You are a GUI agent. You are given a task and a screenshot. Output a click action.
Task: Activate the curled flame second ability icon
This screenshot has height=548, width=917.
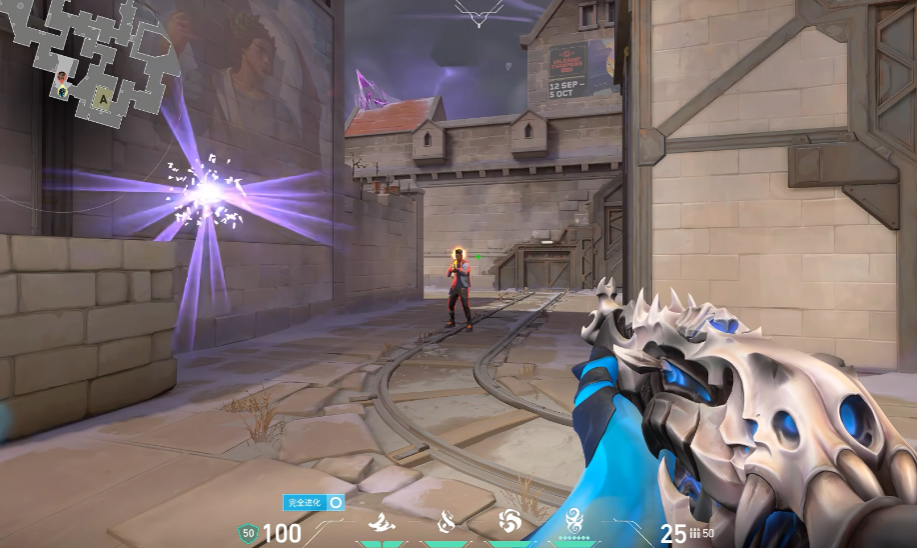pyautogui.click(x=447, y=521)
